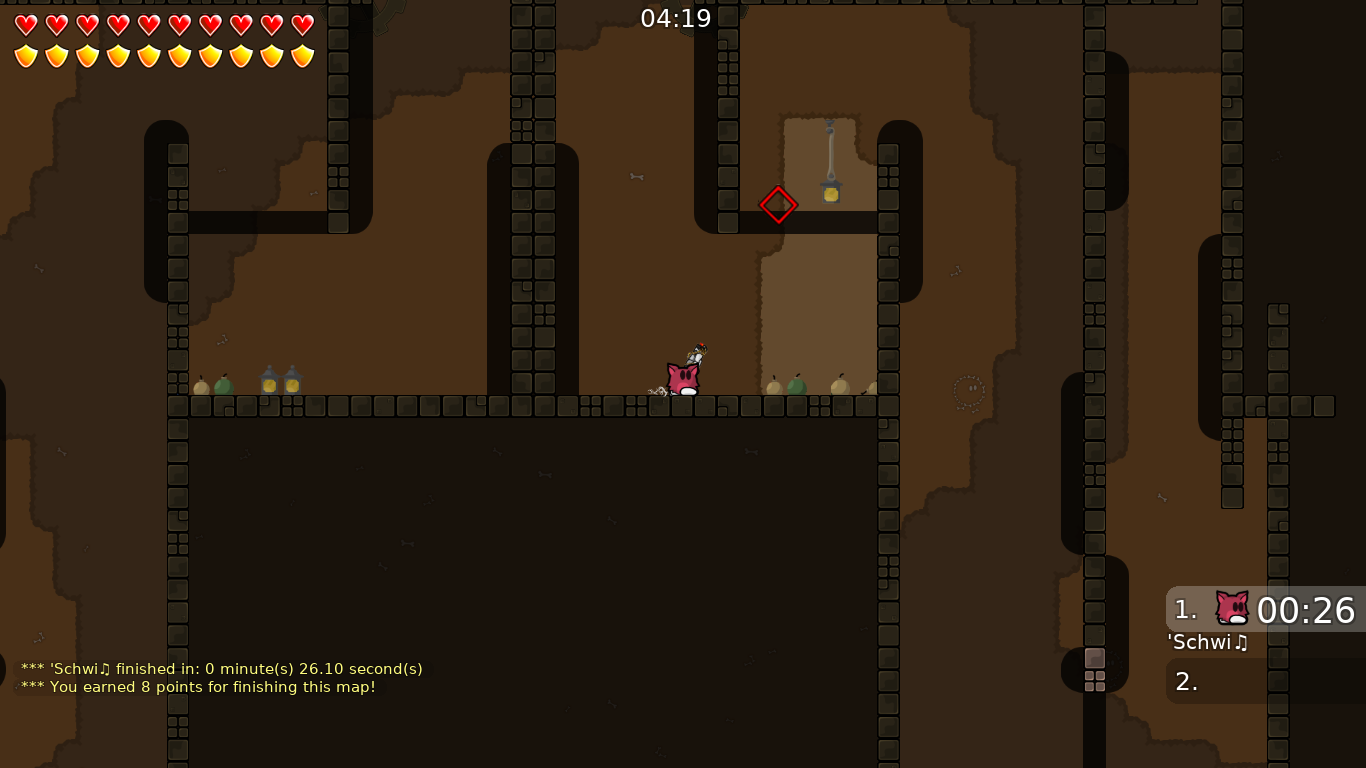Click the 'Schwi finished in 26.10 seconds message
The image size is (1366, 768).
click(x=220, y=669)
